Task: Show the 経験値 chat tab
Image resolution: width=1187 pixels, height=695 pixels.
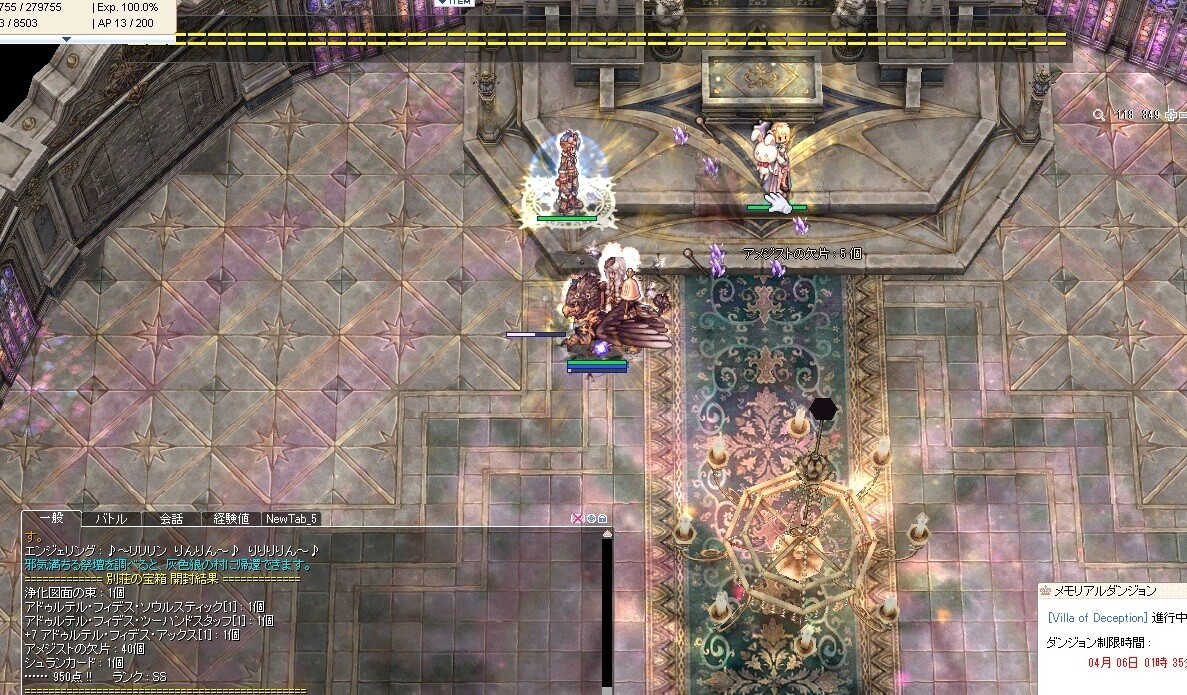Action: (x=231, y=519)
